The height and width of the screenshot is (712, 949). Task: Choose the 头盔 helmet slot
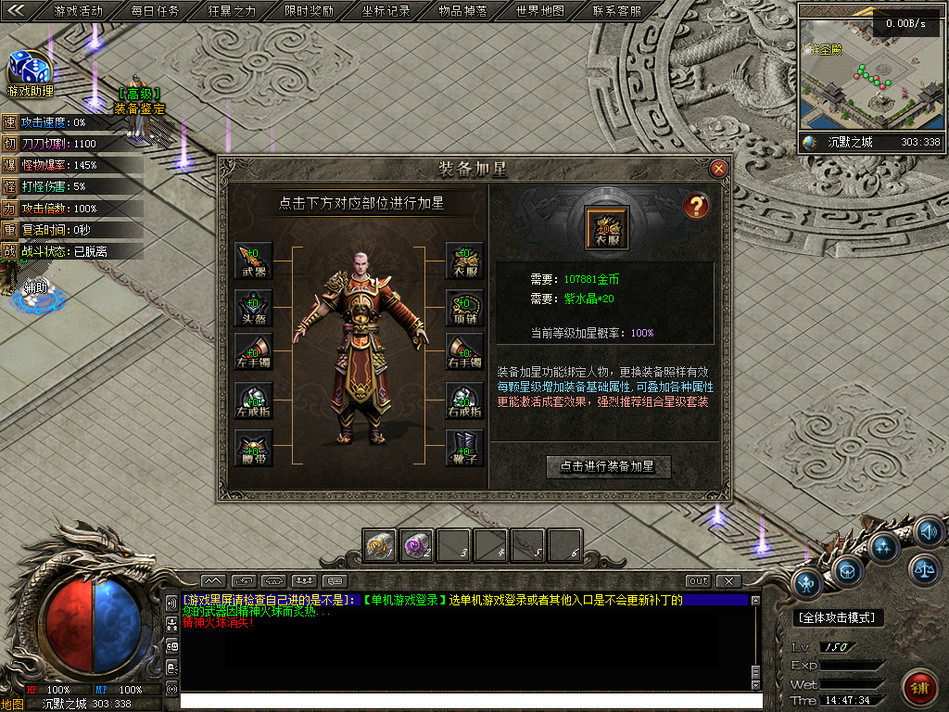click(253, 307)
